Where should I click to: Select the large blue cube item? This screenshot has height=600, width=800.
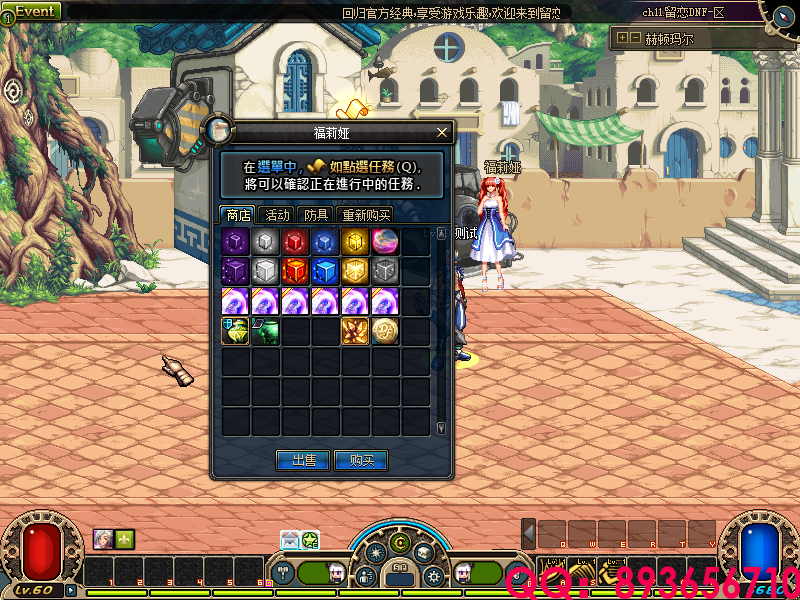(x=326, y=271)
